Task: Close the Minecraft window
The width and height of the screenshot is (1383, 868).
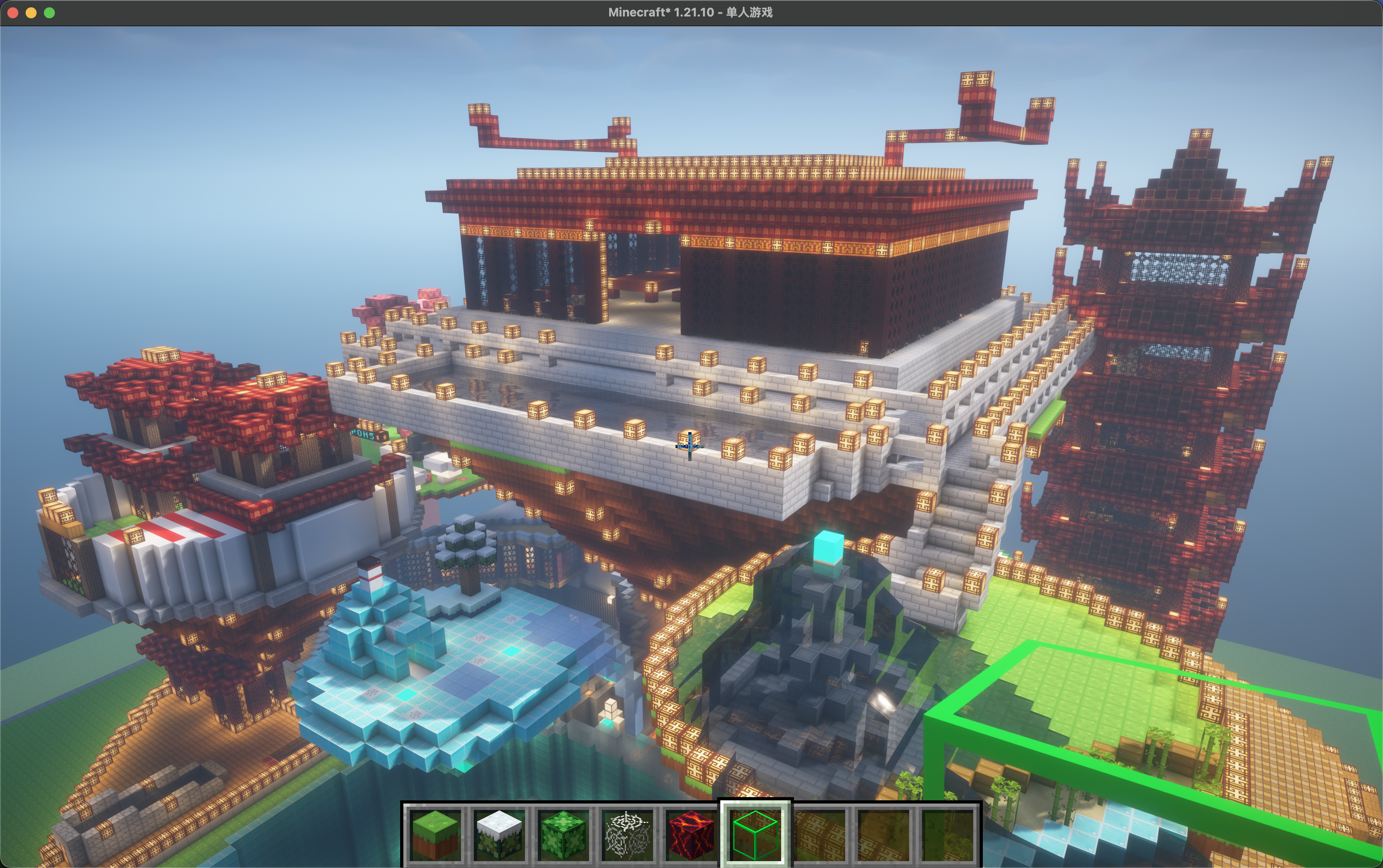Action: (13, 13)
